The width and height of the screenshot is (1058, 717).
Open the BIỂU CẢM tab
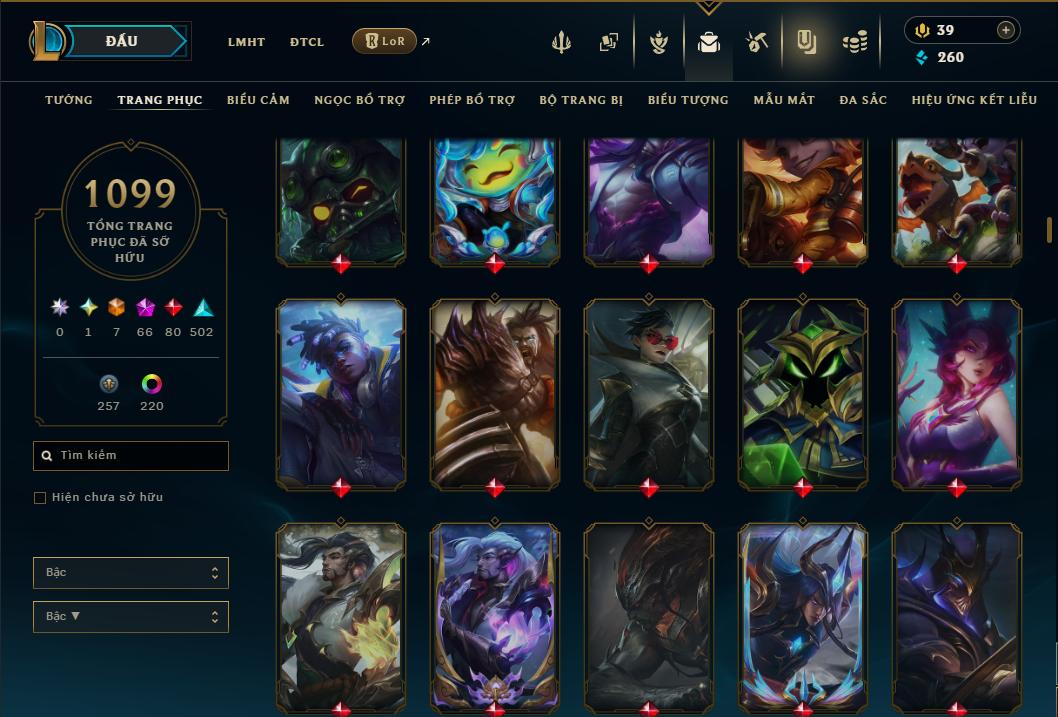(x=258, y=100)
